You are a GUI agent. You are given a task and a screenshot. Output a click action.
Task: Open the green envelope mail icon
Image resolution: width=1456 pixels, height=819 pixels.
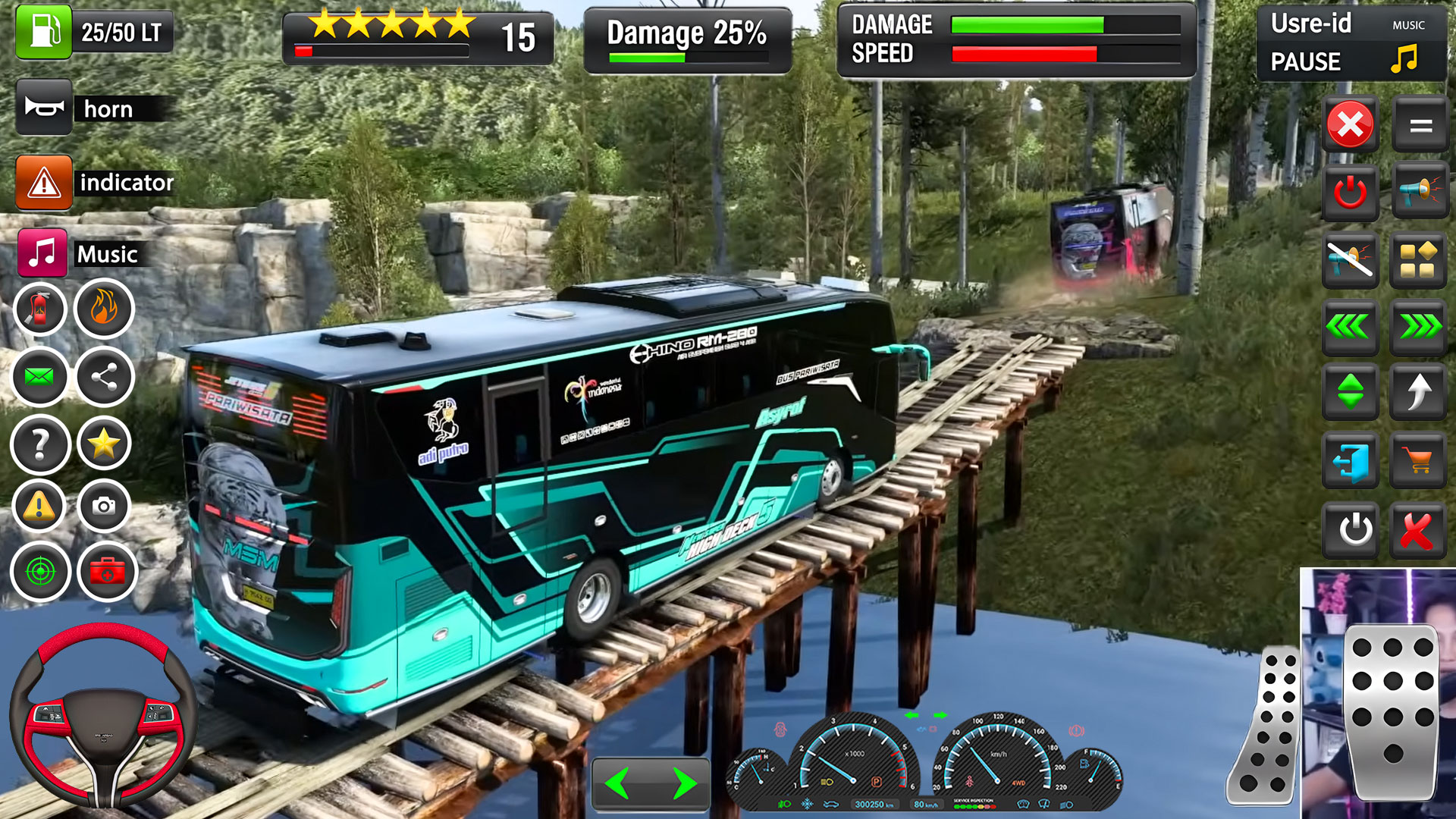coord(39,376)
